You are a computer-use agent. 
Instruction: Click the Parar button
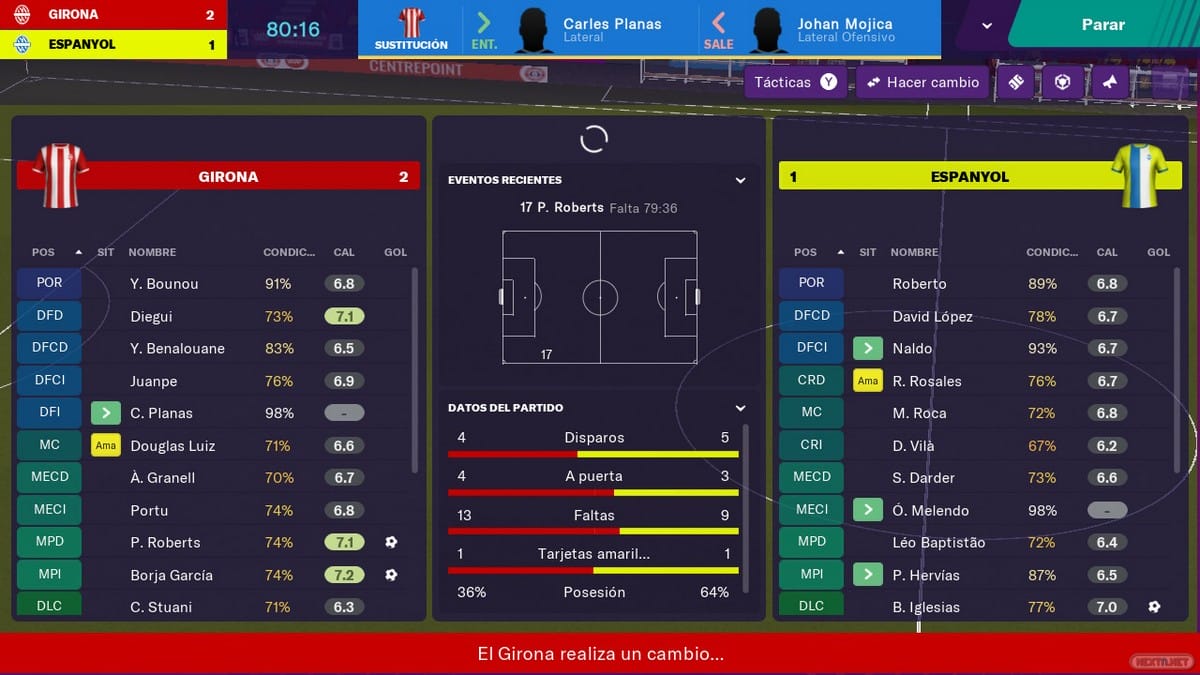(x=1103, y=24)
